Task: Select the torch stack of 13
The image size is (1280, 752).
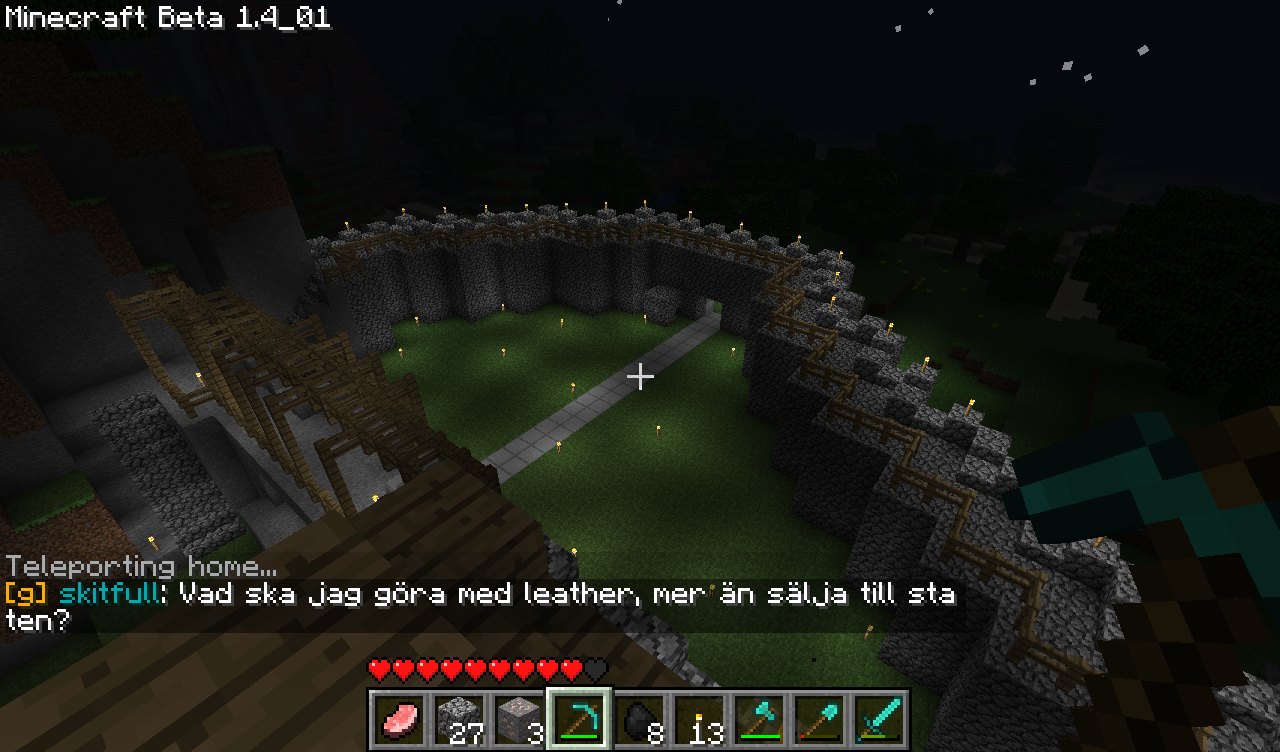Action: (699, 719)
